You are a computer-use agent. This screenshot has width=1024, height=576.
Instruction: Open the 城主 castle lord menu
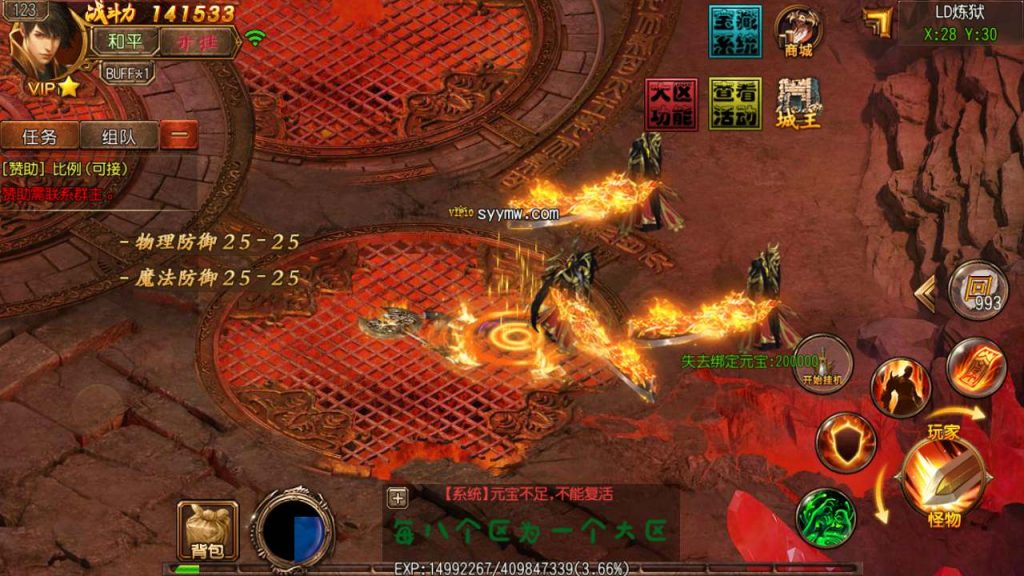[798, 104]
